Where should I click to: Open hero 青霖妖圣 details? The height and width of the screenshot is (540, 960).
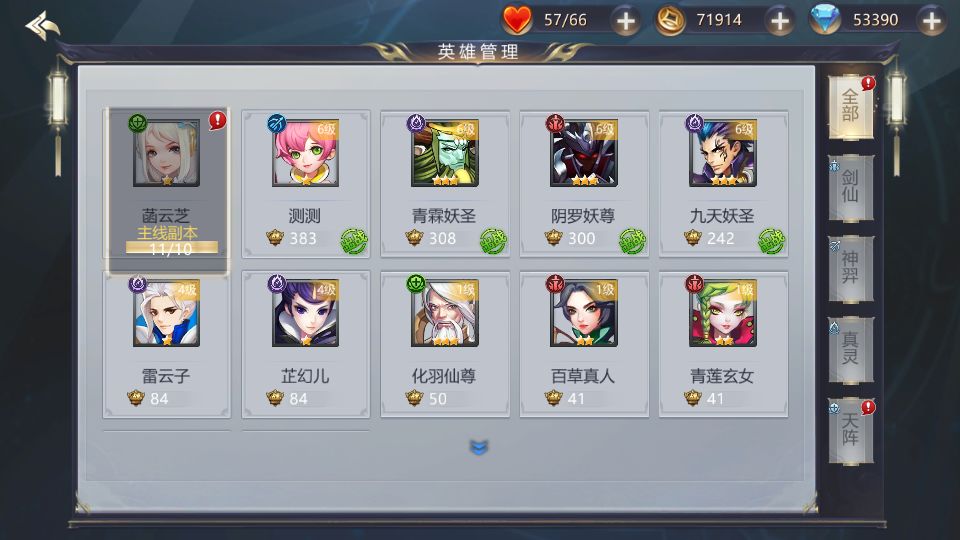coord(444,182)
